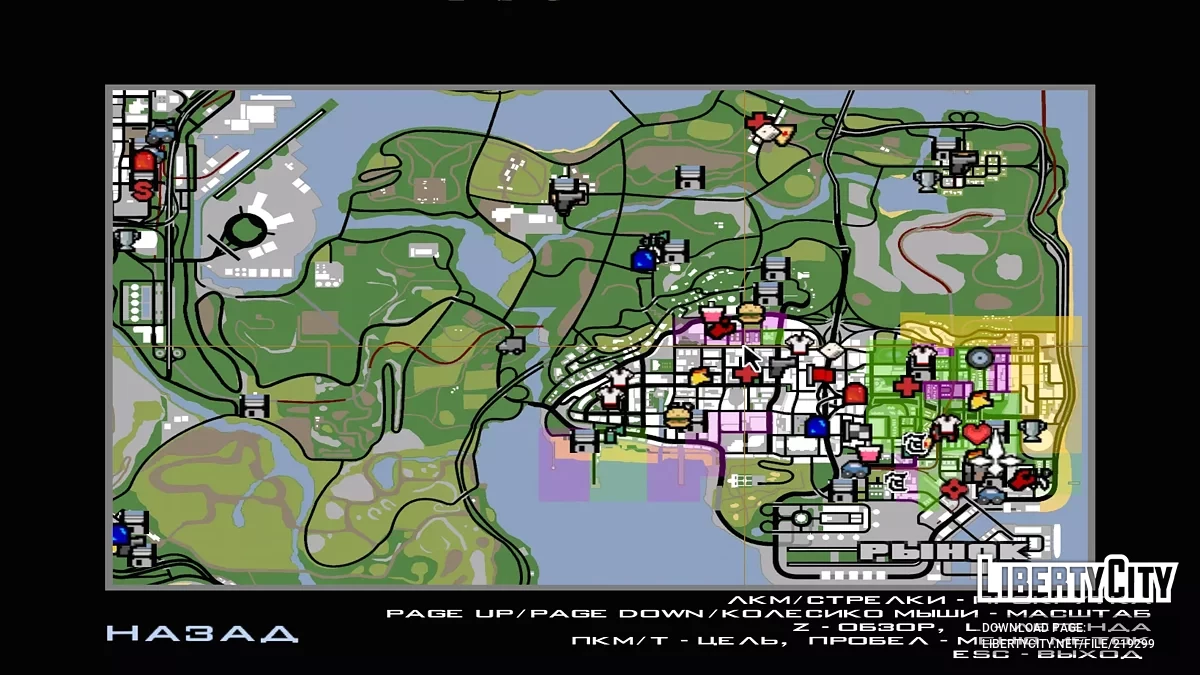Click the vinyl record club marker
Image resolution: width=1200 pixels, height=675 pixels.
click(977, 356)
